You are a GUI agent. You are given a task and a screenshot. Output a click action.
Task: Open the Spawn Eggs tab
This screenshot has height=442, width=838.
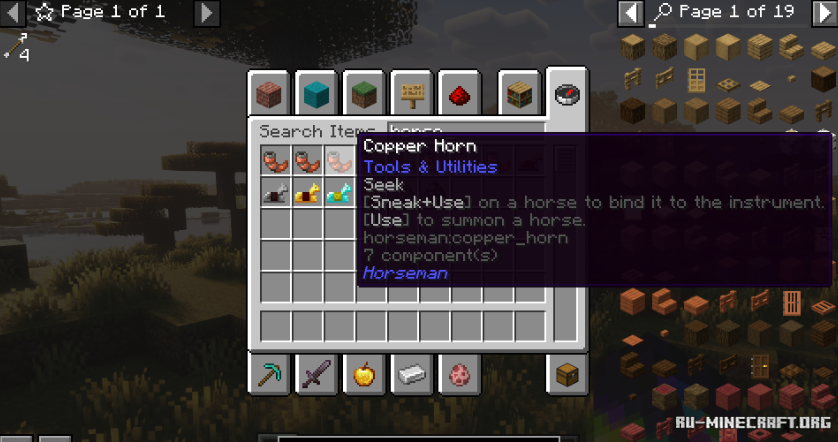459,375
